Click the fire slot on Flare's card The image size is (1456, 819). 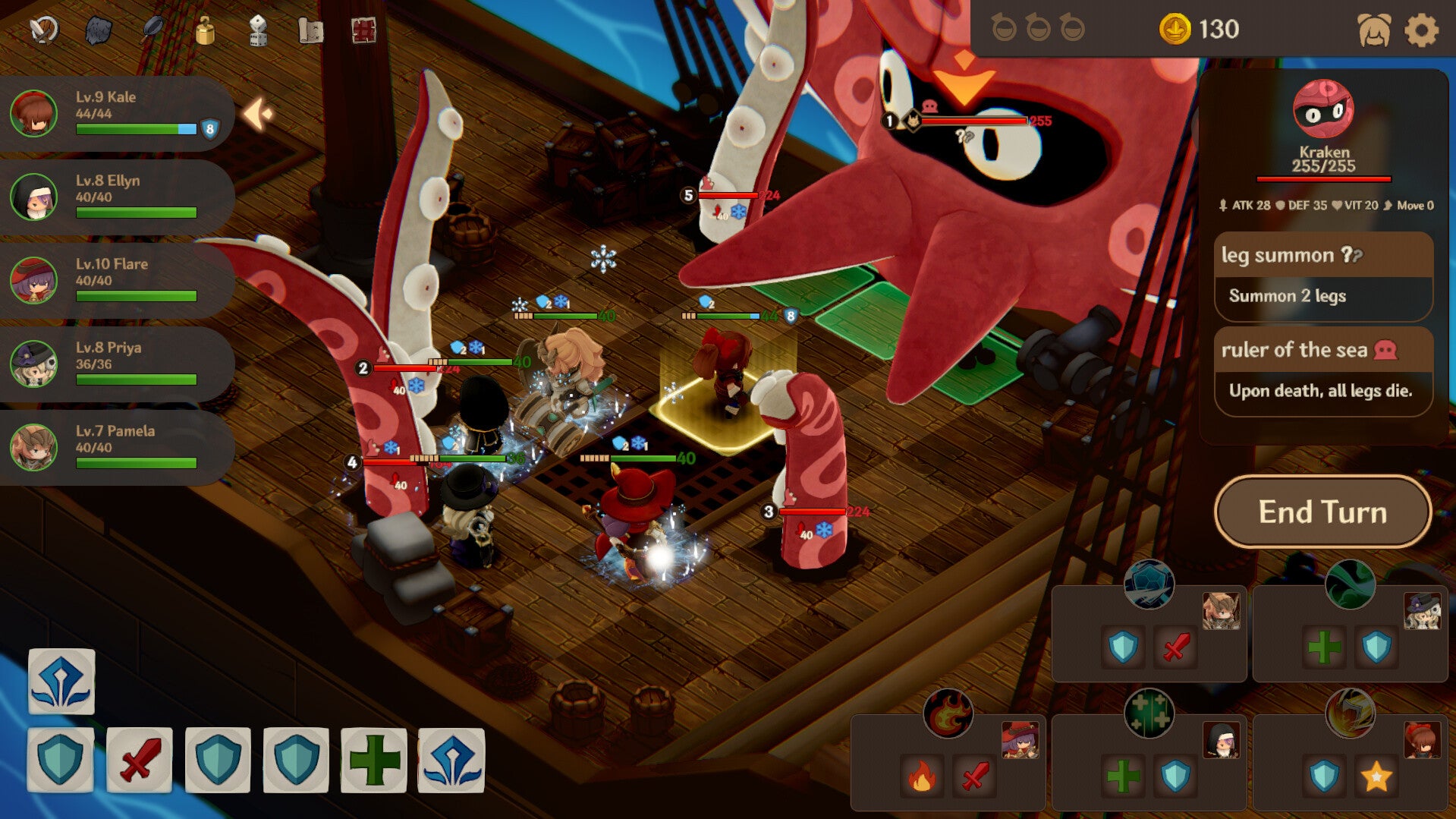[x=922, y=776]
